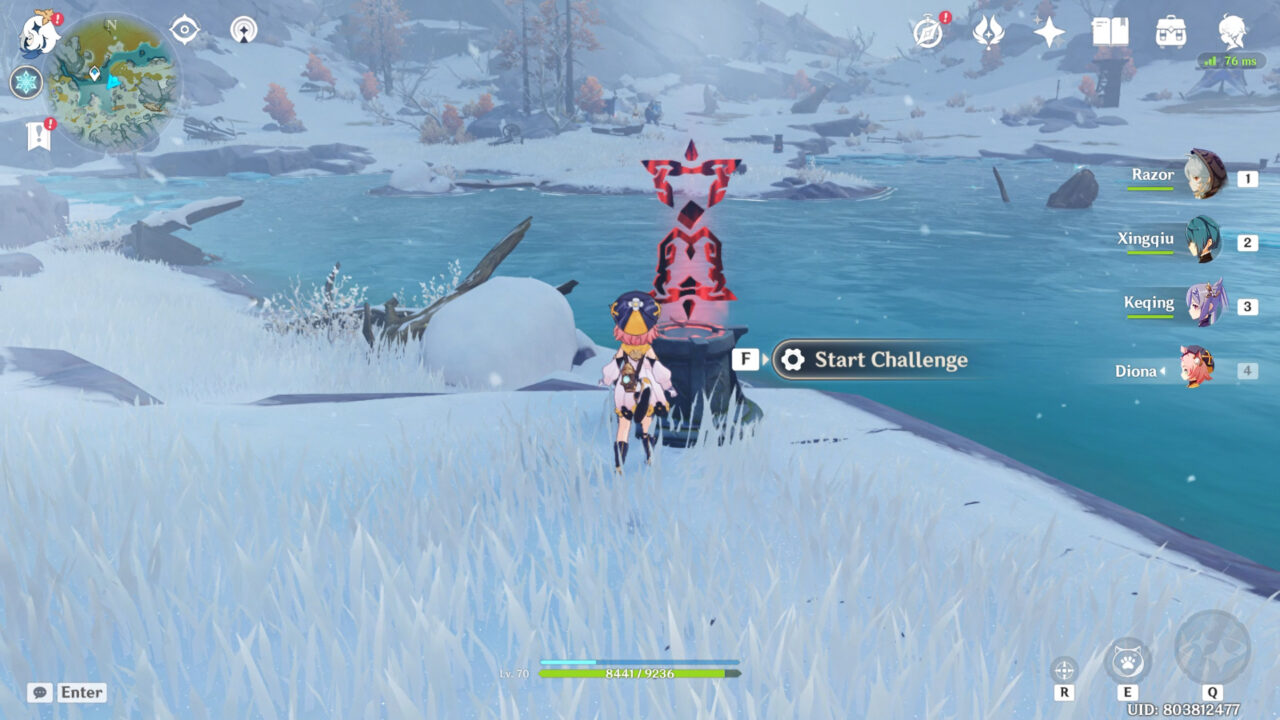Open the chat box button

[x=67, y=692]
